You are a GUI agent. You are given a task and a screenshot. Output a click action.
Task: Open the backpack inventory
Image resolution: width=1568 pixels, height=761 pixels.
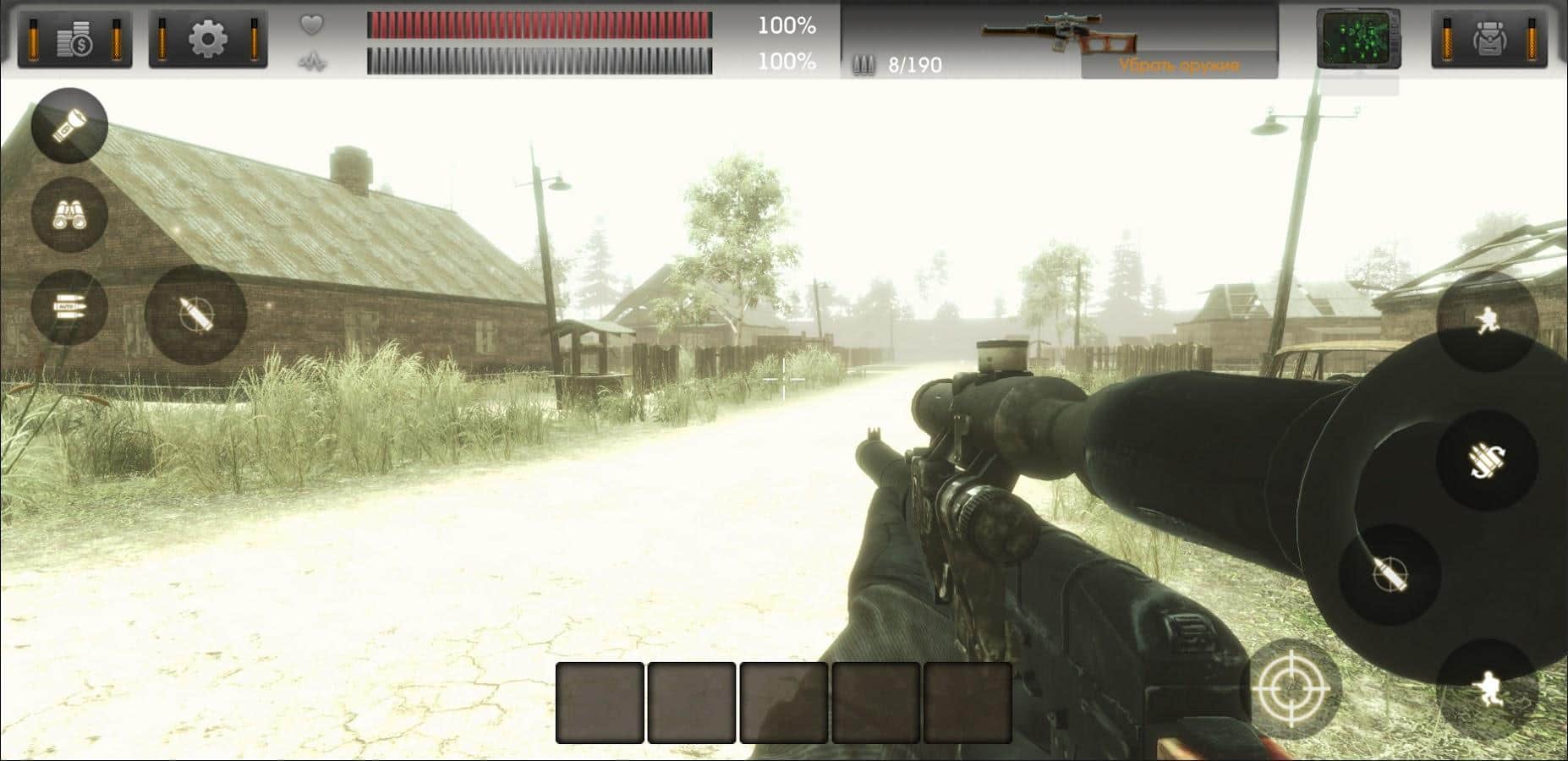coord(1489,39)
